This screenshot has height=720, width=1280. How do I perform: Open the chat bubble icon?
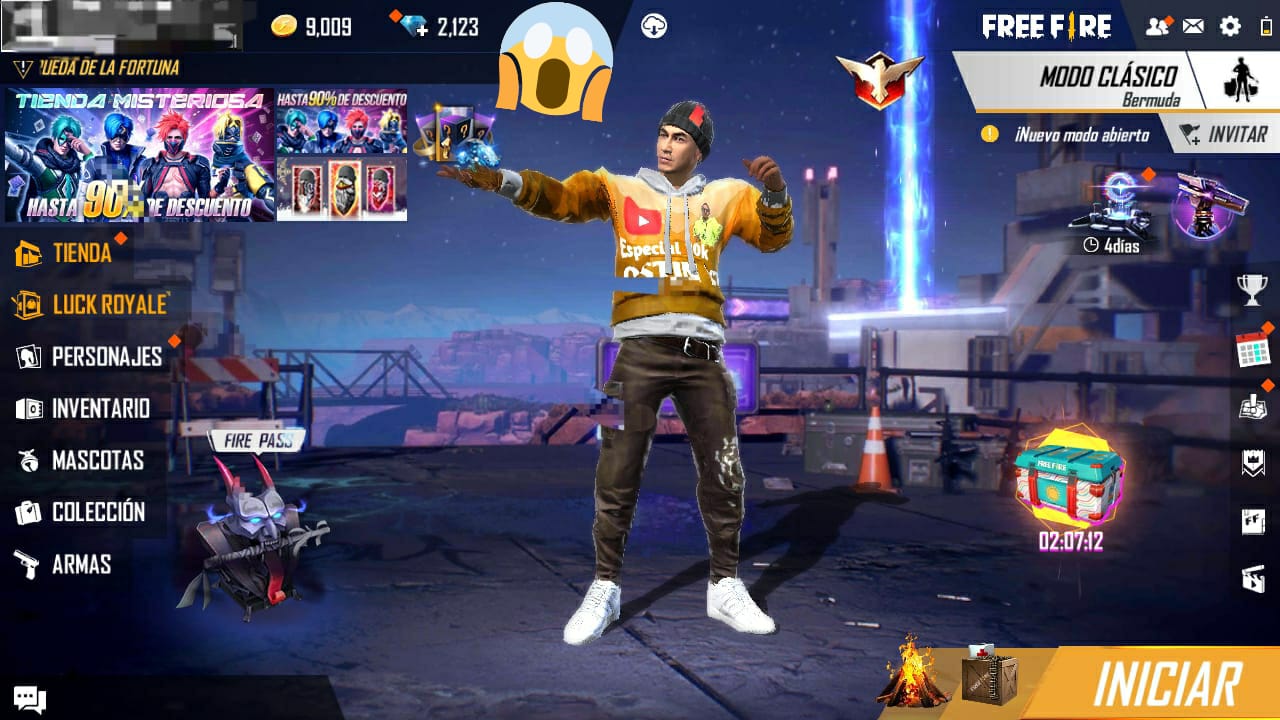(x=28, y=699)
